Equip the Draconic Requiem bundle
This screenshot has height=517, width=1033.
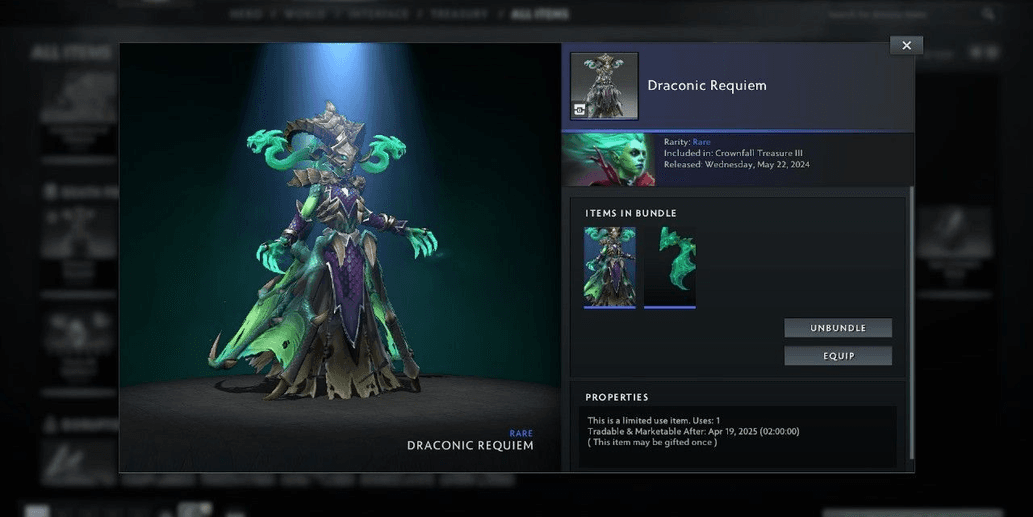tap(837, 356)
